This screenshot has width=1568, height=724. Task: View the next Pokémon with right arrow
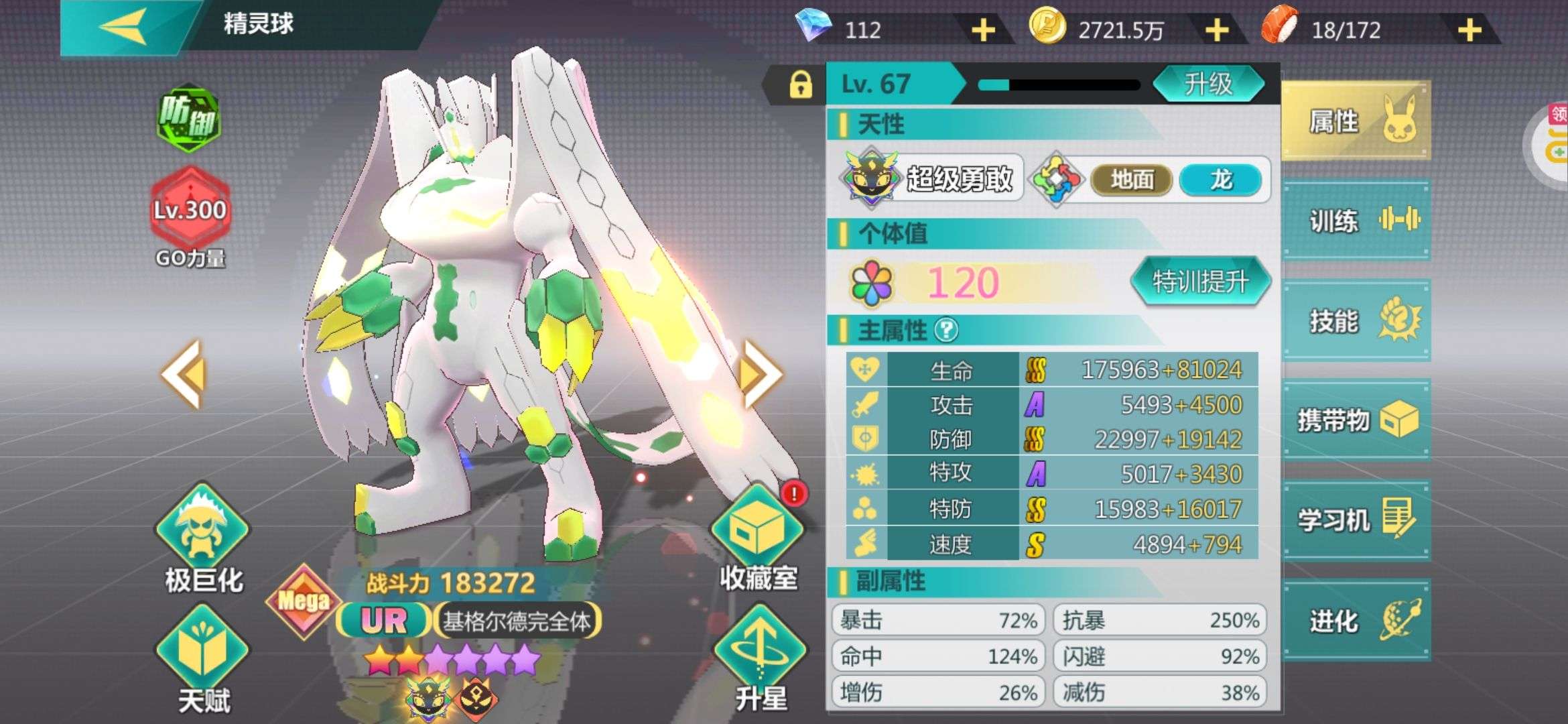point(761,374)
